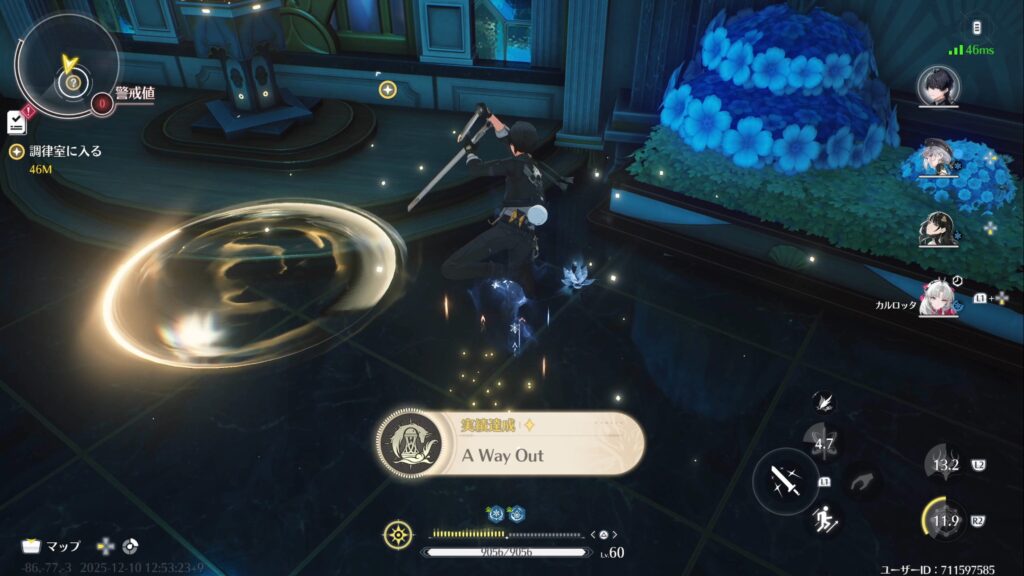This screenshot has width=1024, height=576.
Task: Switch to the dark long-haired female portrait
Action: (x=938, y=228)
